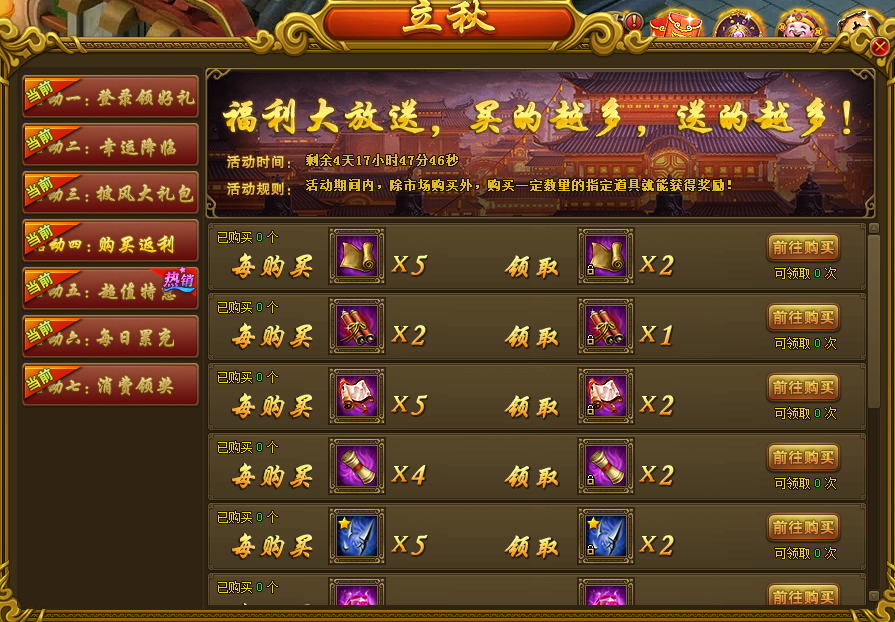
Task: Switch to 活动六 每日累充 tab
Action: click(111, 338)
